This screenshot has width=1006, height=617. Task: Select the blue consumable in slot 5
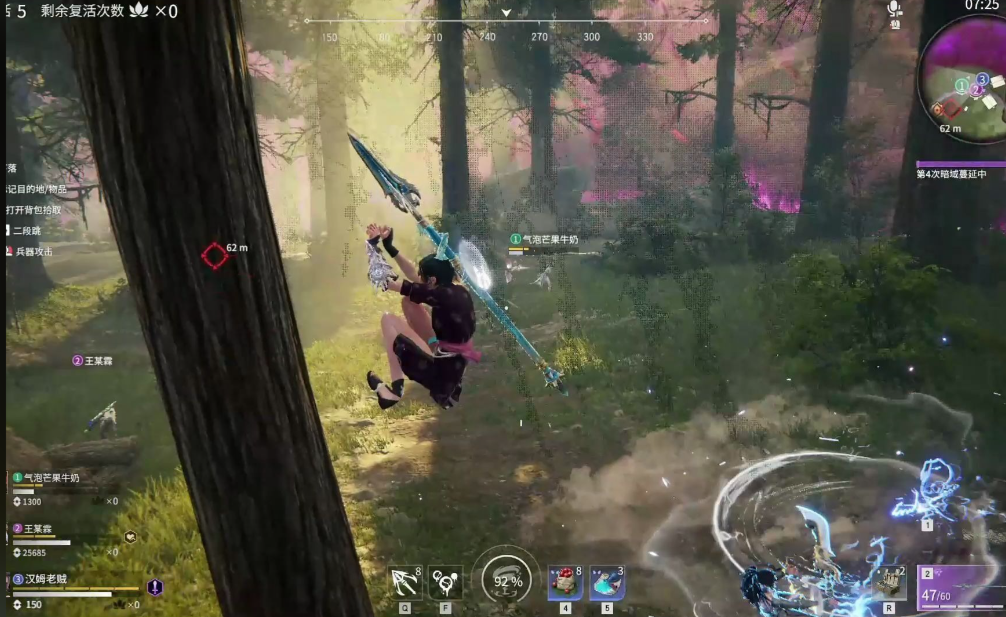pos(607,582)
